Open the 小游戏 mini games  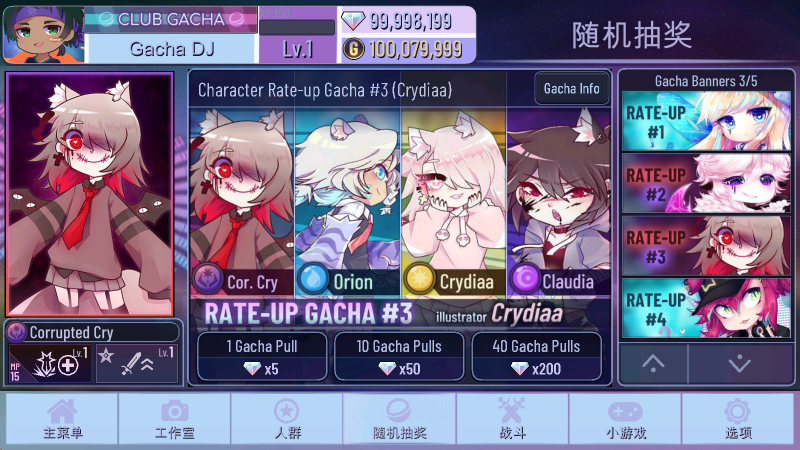625,419
